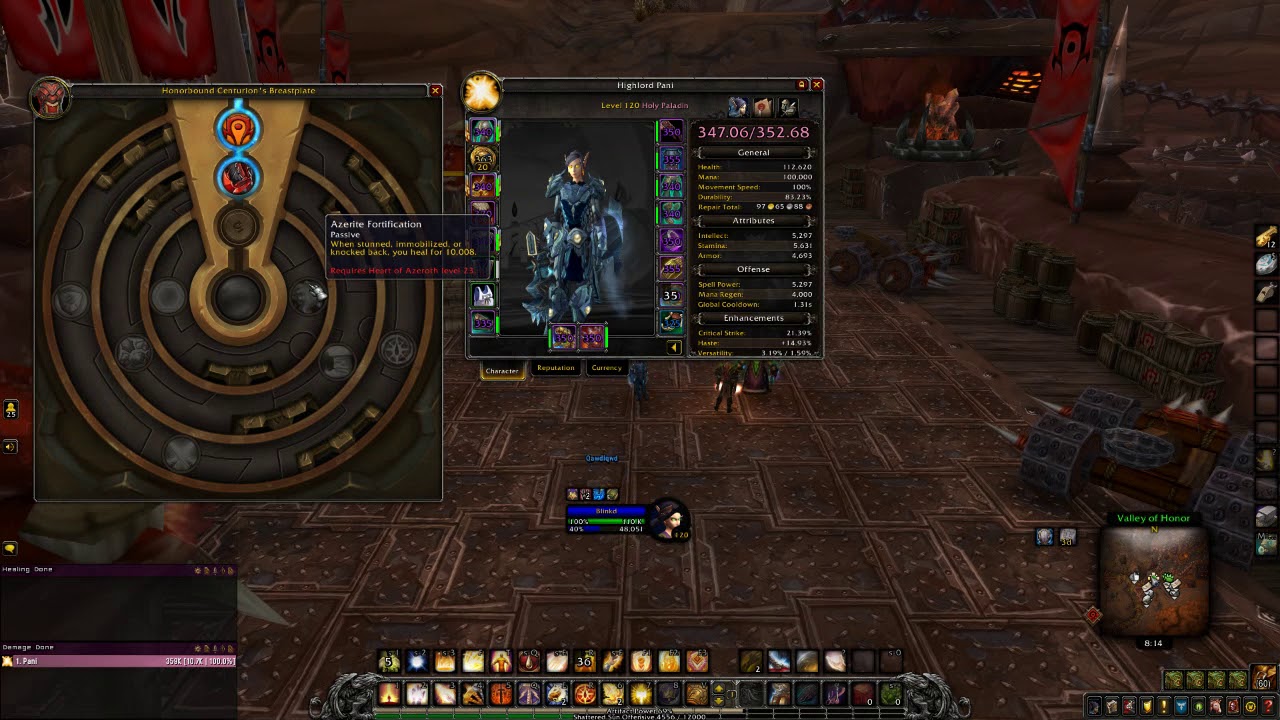Screen dimensions: 1280x720
Task: Select the white tabard equipment slot
Action: point(483,296)
